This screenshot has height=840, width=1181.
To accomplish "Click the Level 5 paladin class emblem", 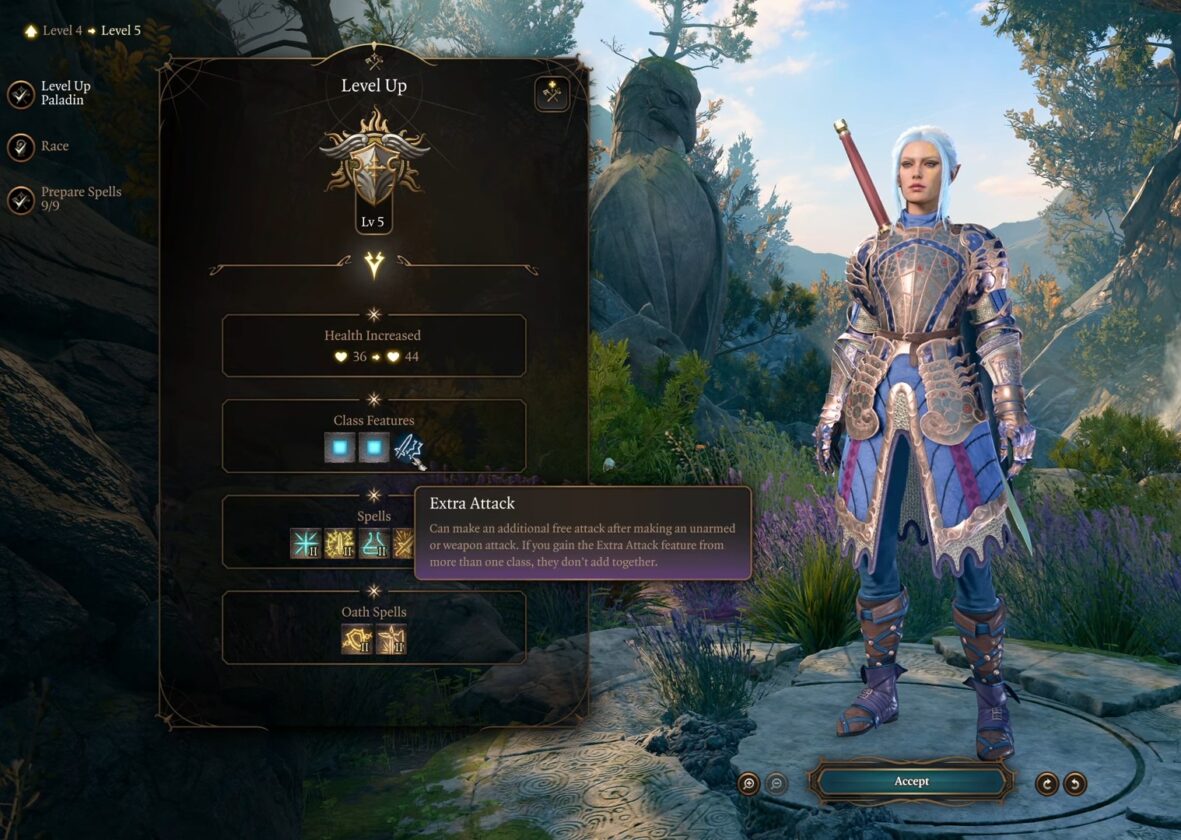I will 374,160.
